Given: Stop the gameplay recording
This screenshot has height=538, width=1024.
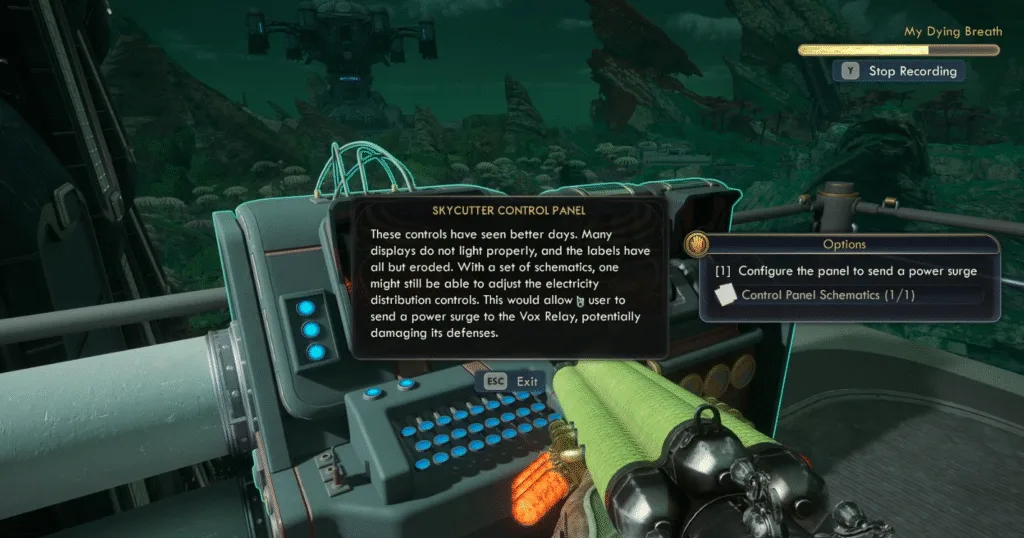Looking at the screenshot, I should pos(900,71).
